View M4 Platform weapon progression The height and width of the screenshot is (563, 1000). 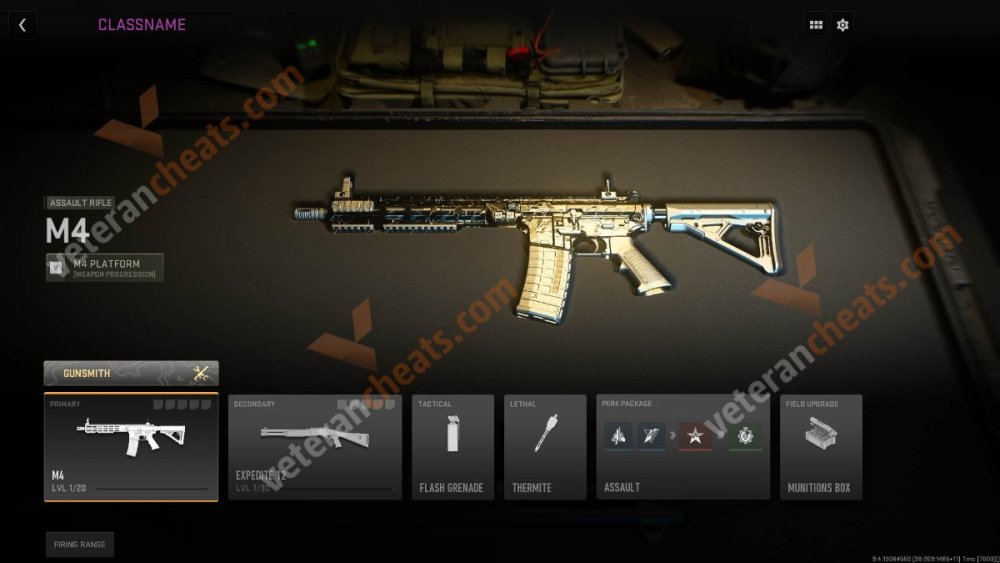tap(104, 268)
